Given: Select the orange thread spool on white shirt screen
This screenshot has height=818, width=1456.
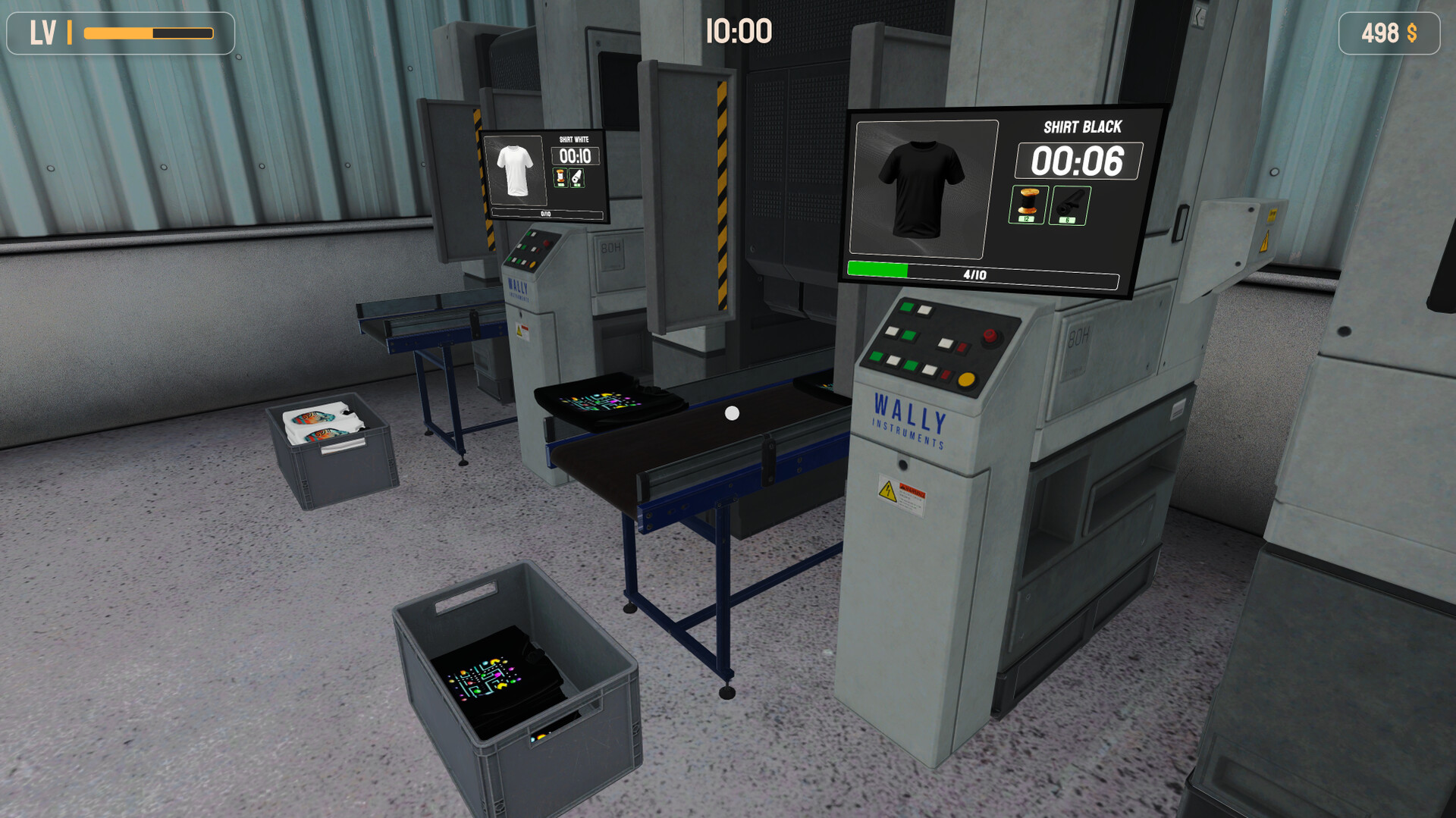Looking at the screenshot, I should point(560,177).
